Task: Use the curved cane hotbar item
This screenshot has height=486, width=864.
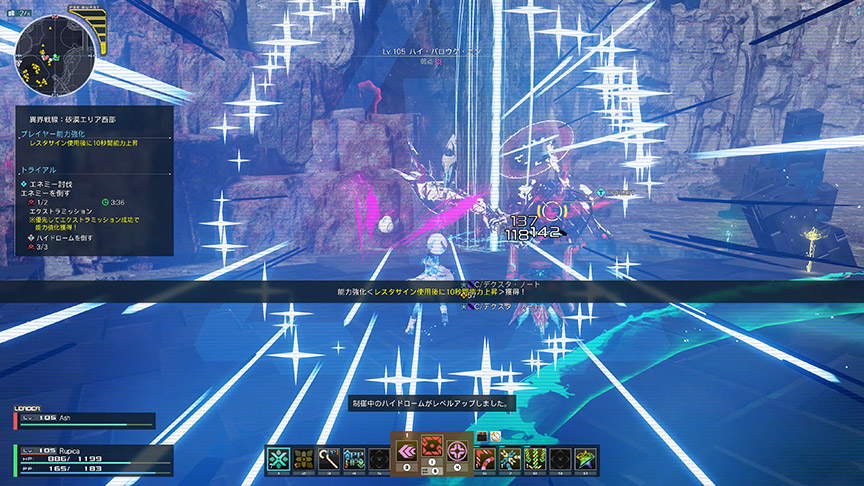Action: click(328, 458)
